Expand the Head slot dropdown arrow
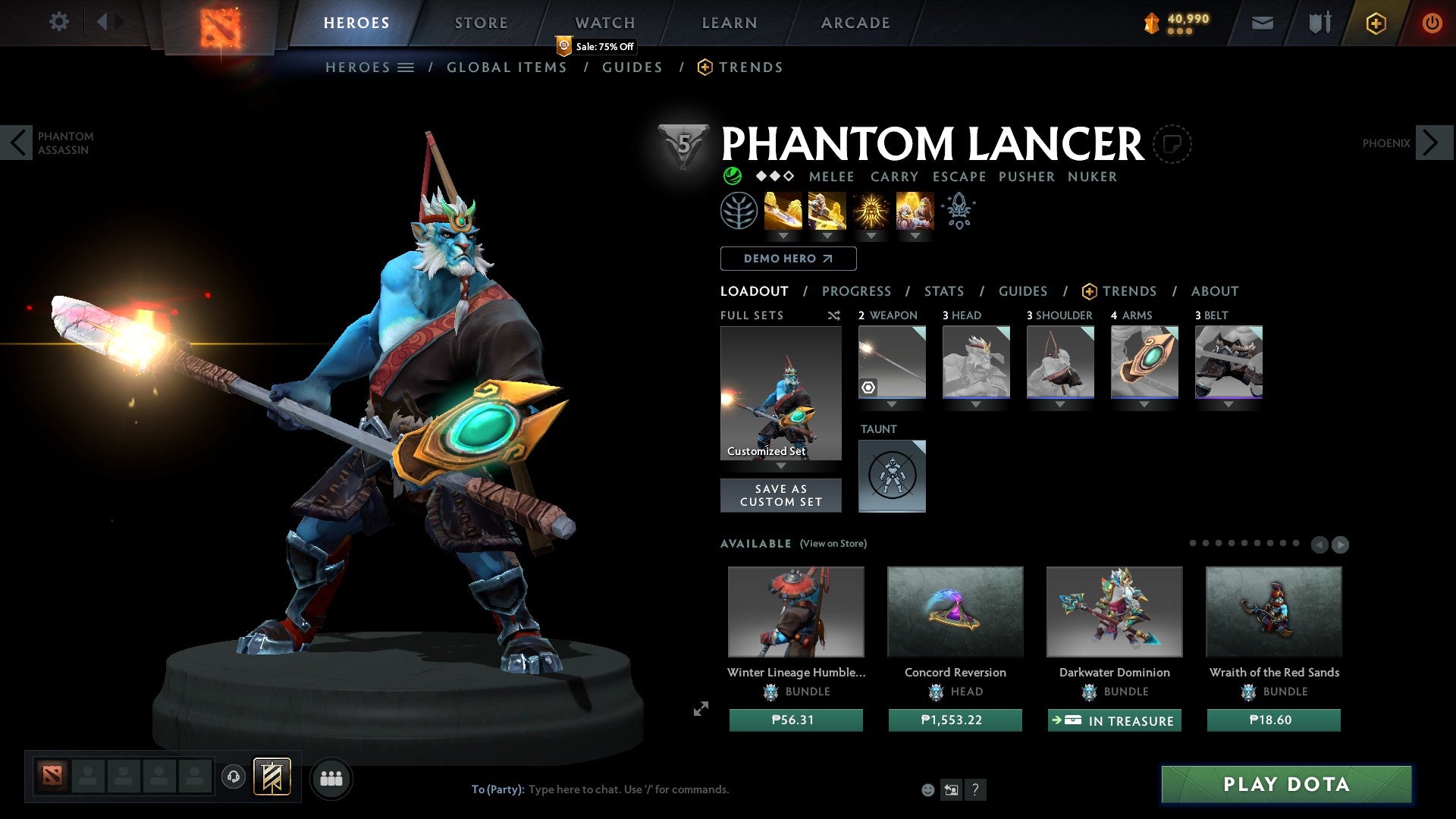Image resolution: width=1456 pixels, height=819 pixels. point(975,404)
